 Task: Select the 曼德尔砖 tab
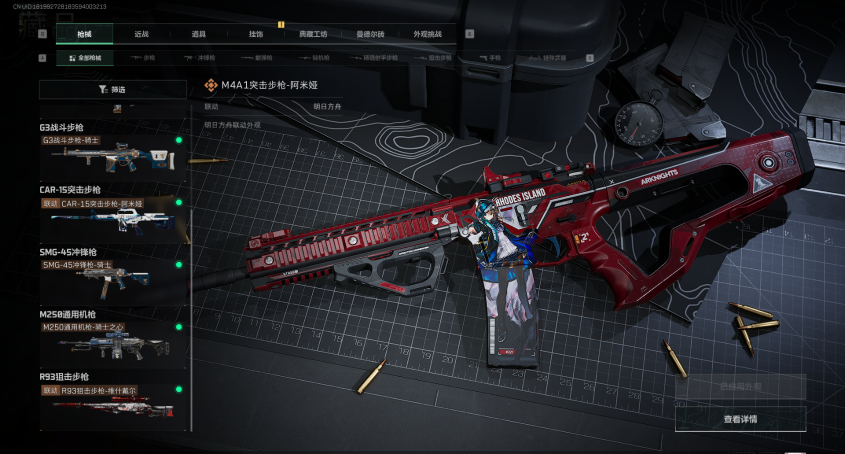pos(370,34)
